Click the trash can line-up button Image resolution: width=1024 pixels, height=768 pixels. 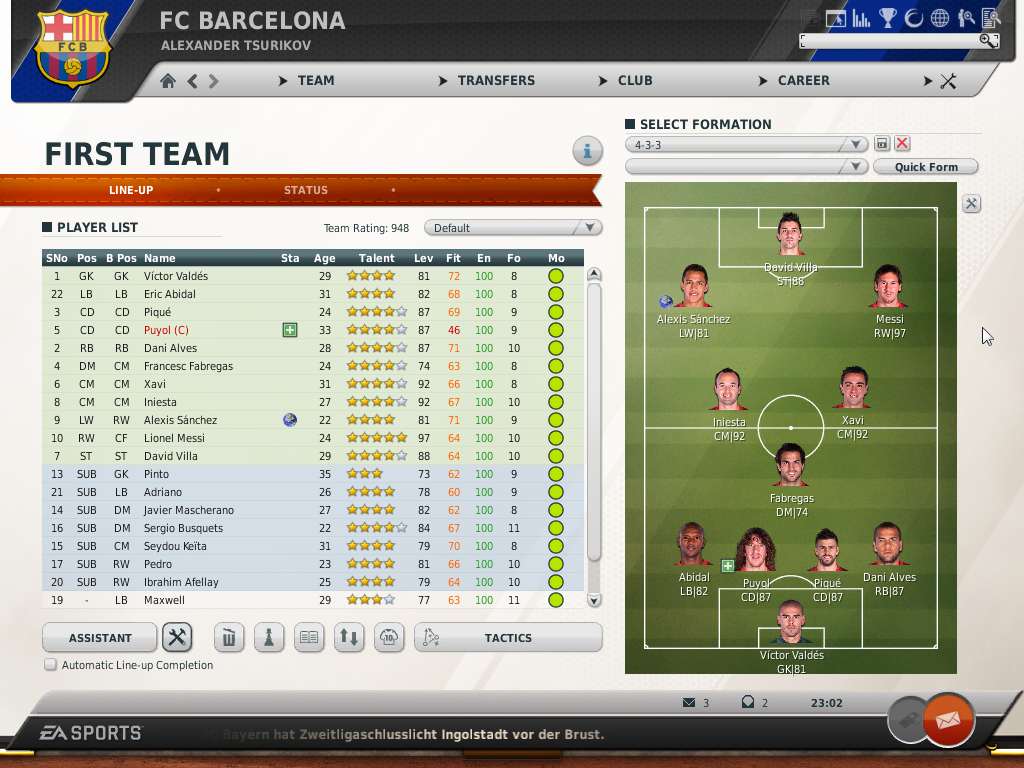pyautogui.click(x=228, y=638)
